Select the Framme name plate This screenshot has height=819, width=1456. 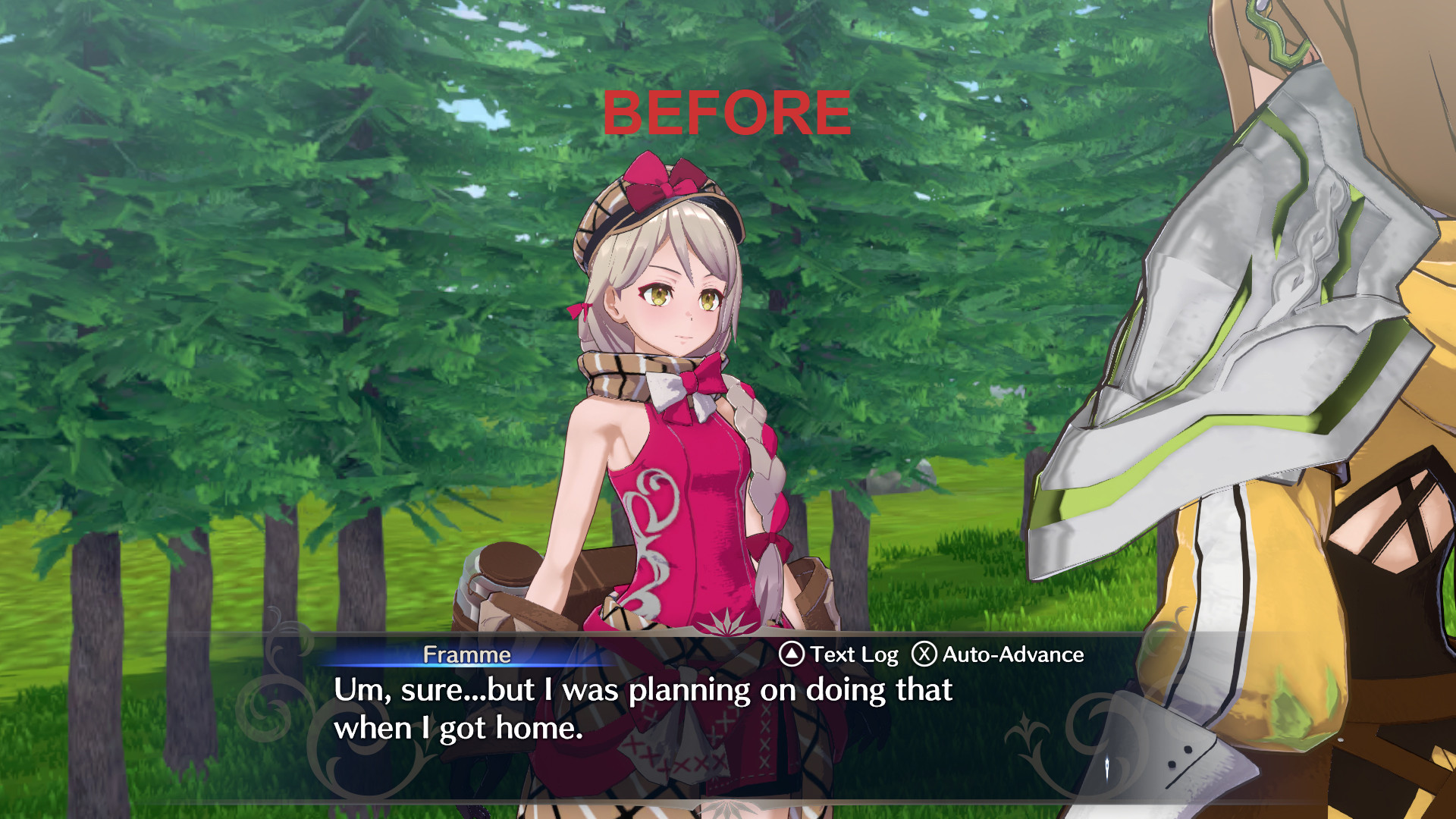pos(468,654)
